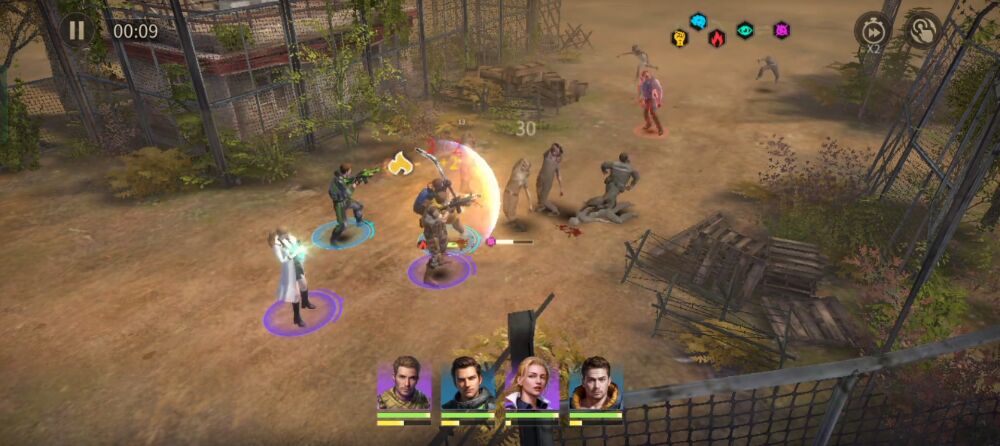Toggle the auto-tap hand button

tap(922, 30)
